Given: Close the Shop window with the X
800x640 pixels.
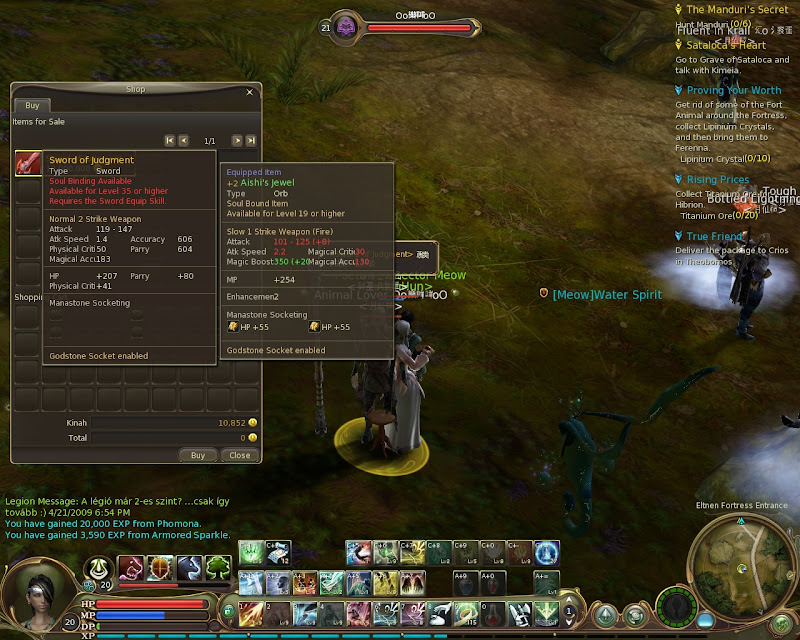Looking at the screenshot, I should tap(250, 90).
